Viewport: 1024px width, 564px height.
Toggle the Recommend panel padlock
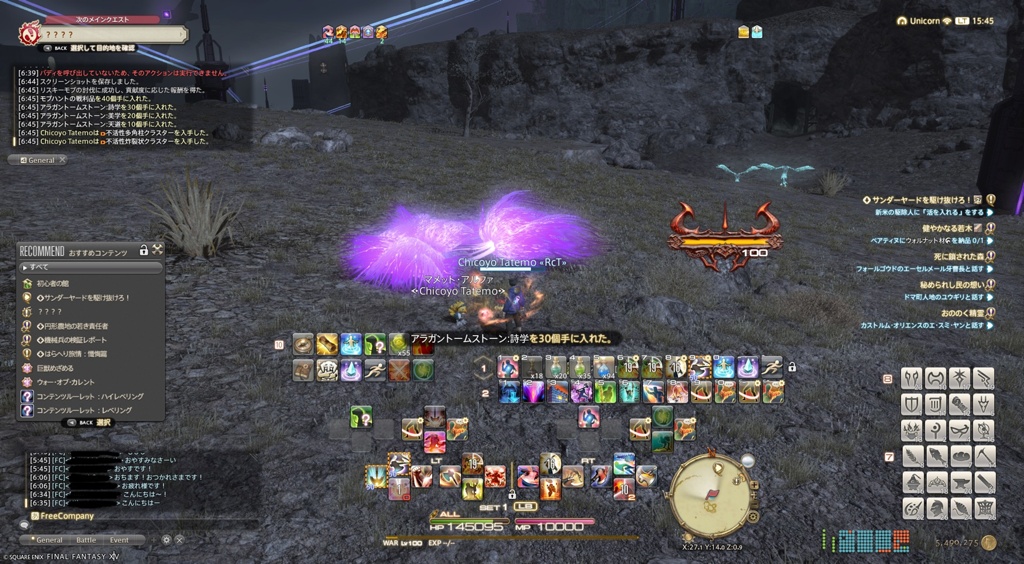[144, 249]
